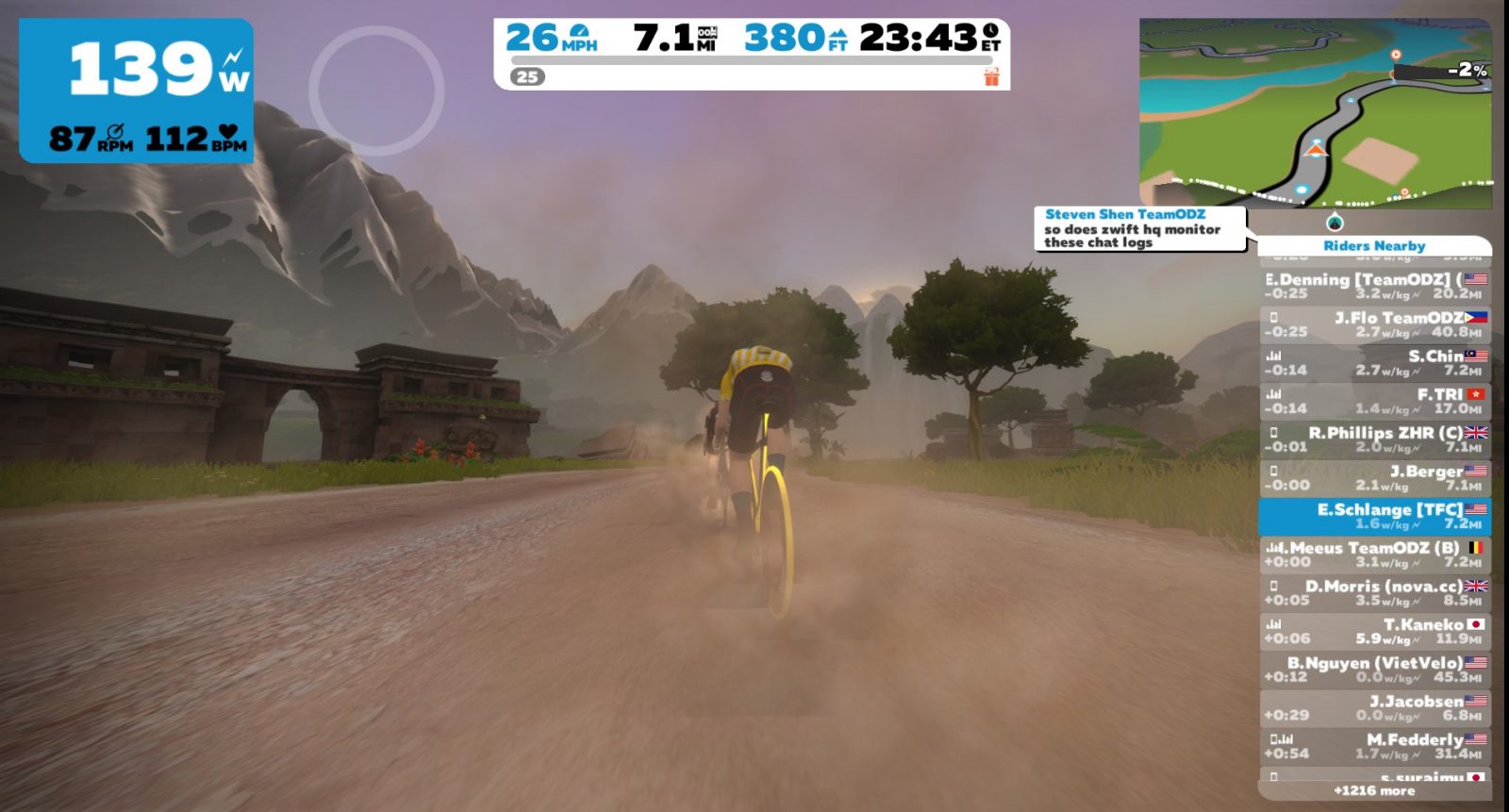Viewport: 1509px width, 812px height.
Task: View rider R.Phillips ZHR (C)
Action: coord(1374,439)
